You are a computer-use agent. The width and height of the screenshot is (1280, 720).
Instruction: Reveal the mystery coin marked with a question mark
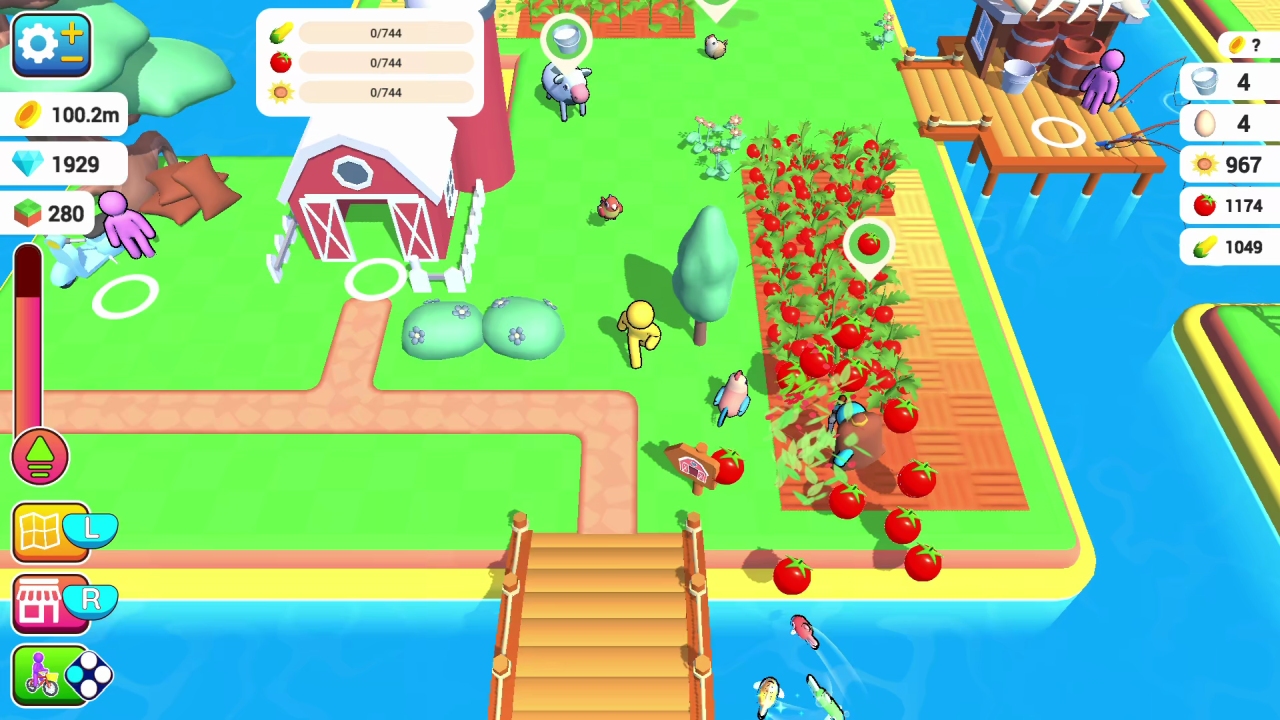tap(1237, 44)
